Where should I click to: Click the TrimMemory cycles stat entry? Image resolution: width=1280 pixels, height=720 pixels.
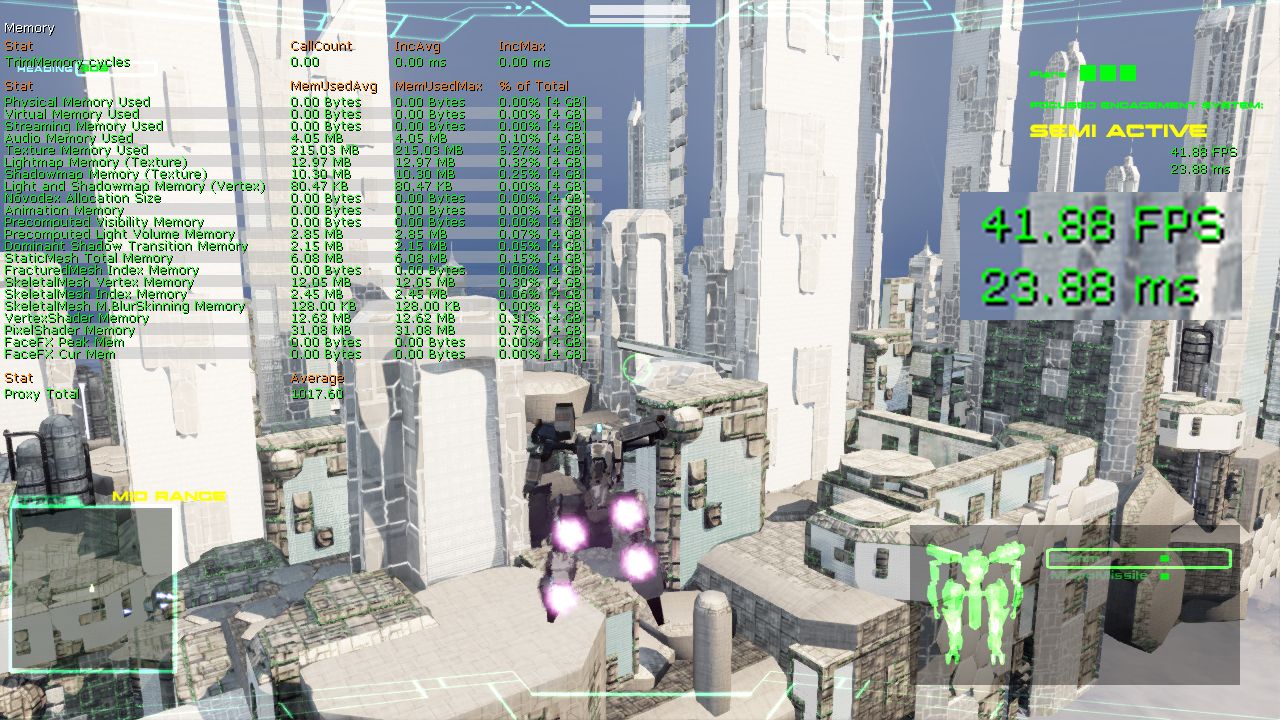(66, 61)
